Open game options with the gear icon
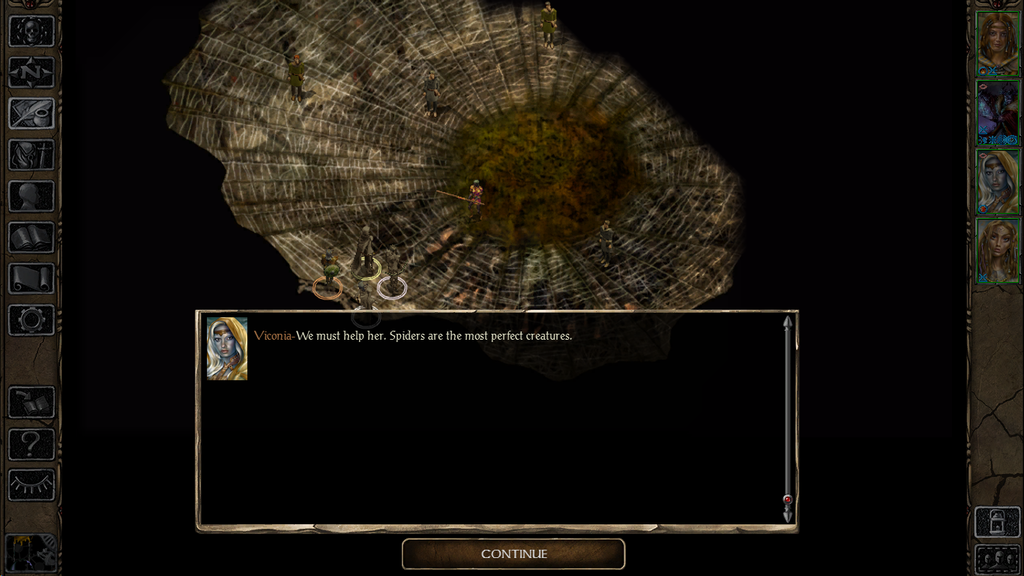This screenshot has height=576, width=1024. point(31,320)
